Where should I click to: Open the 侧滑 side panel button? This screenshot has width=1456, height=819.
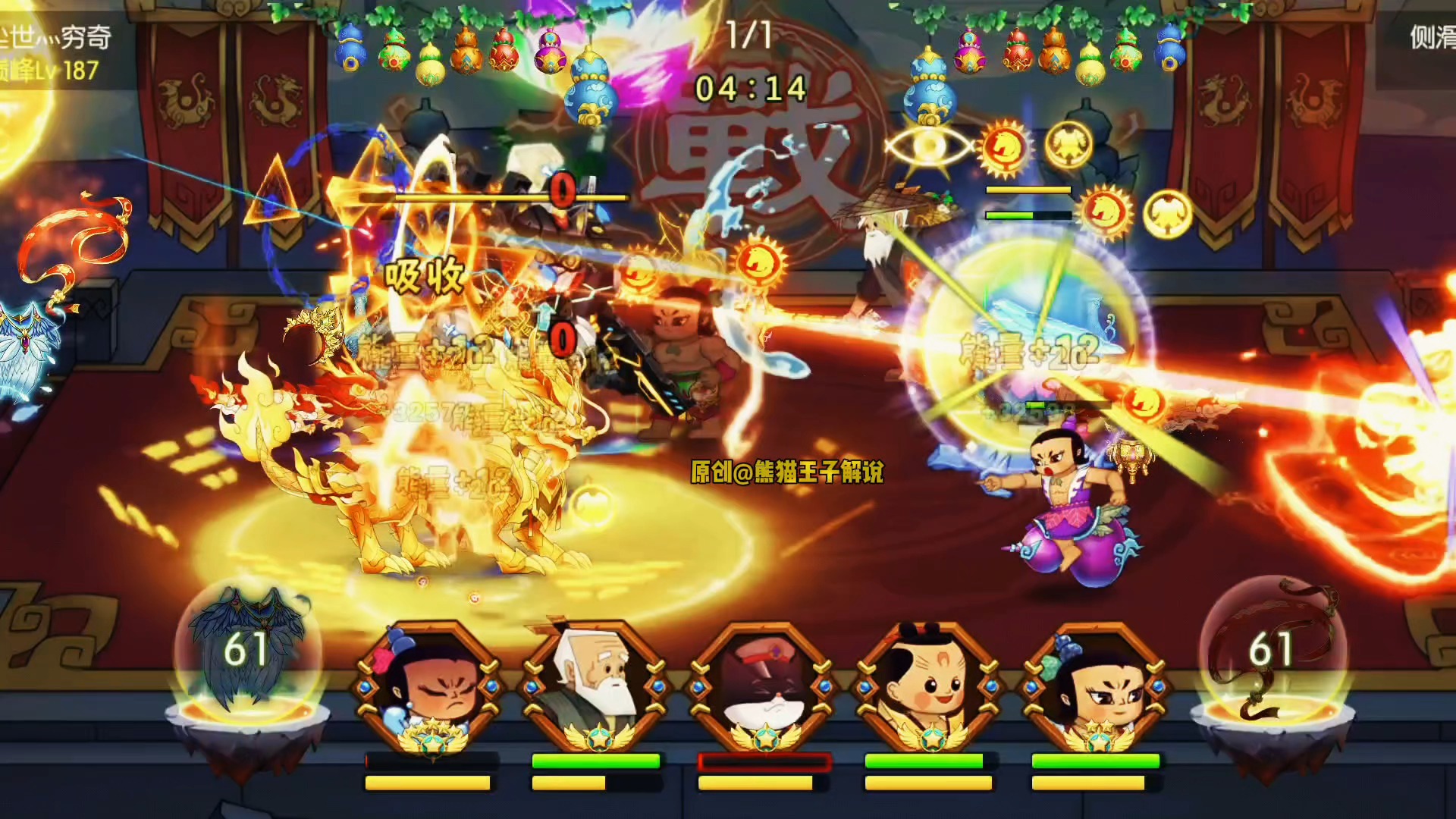pos(1430,38)
